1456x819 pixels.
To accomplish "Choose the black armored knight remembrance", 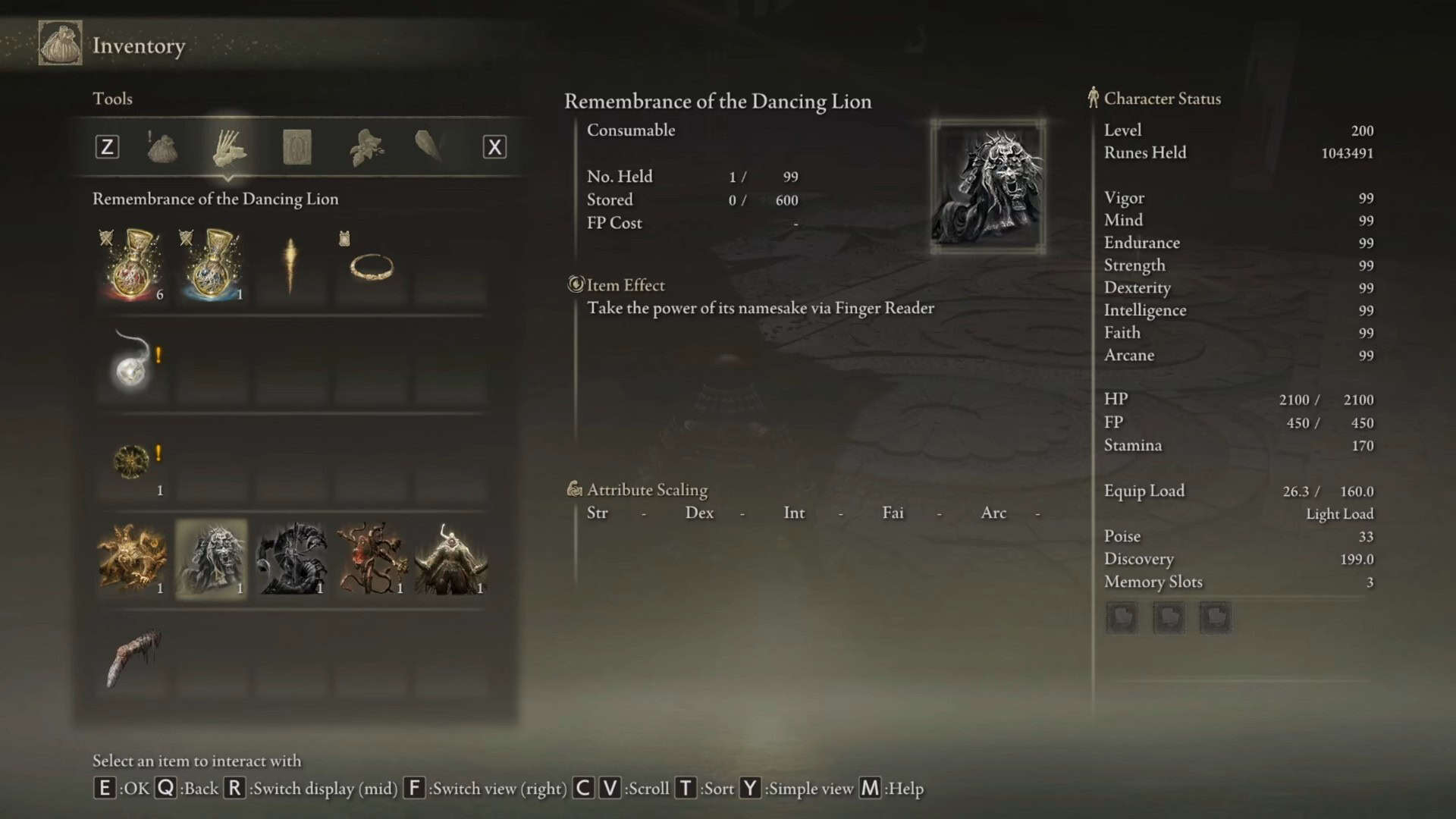I will click(292, 559).
